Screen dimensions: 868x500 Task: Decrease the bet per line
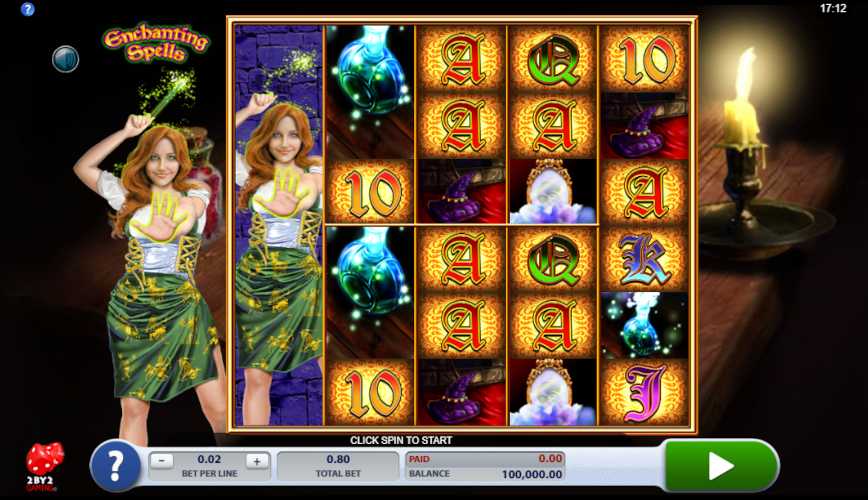coord(164,461)
